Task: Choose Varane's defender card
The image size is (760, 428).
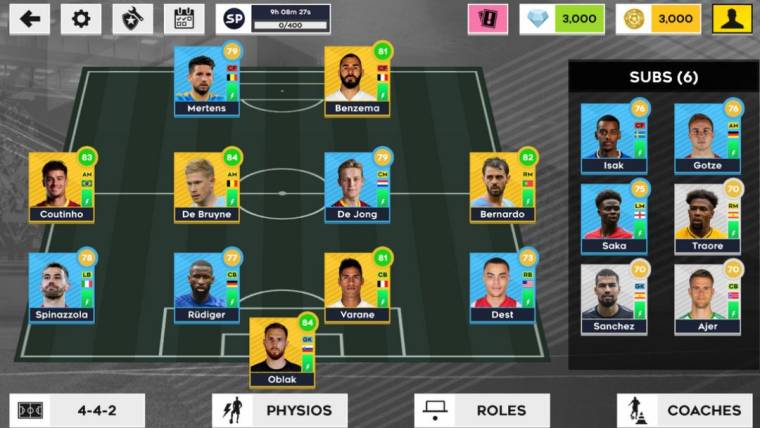Action: coord(357,286)
